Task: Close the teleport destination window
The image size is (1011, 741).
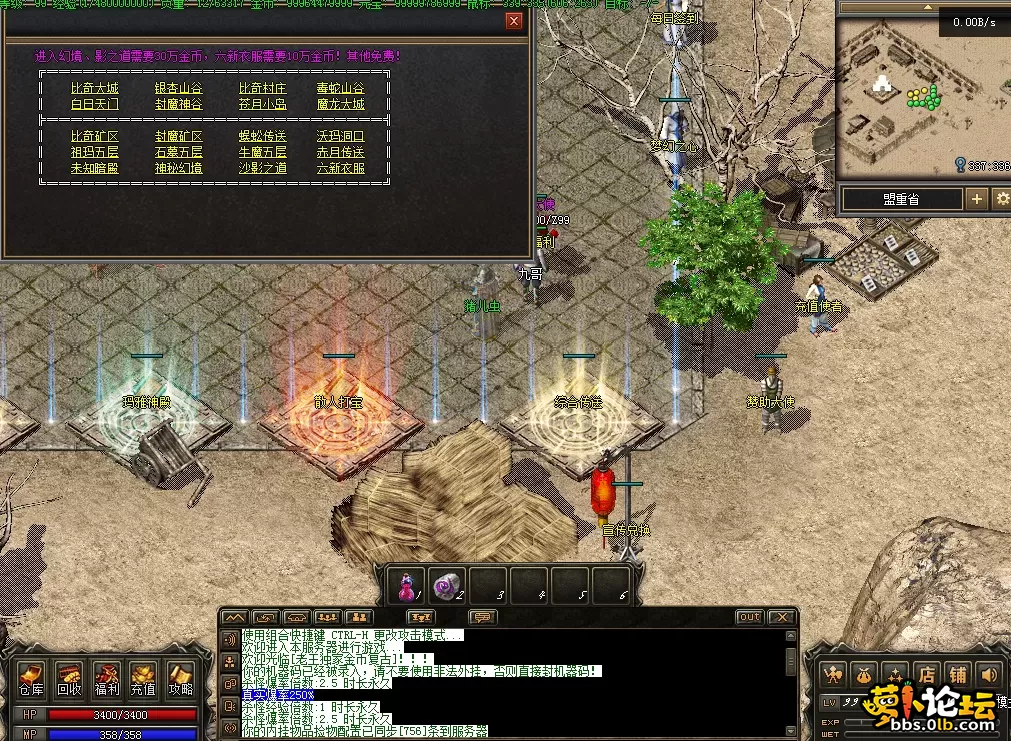Action: 514,21
